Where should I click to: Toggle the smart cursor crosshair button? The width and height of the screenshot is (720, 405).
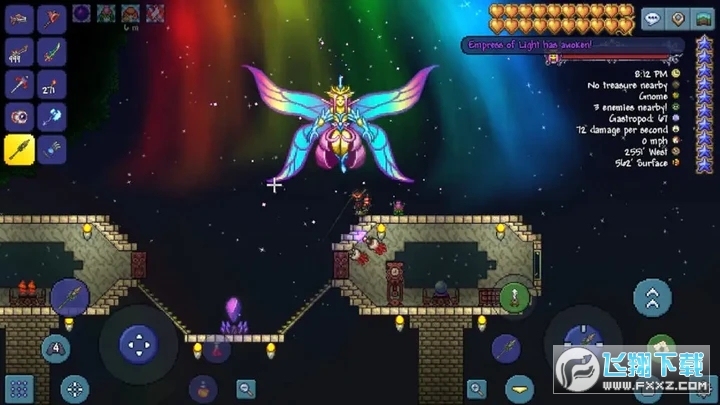[74, 388]
